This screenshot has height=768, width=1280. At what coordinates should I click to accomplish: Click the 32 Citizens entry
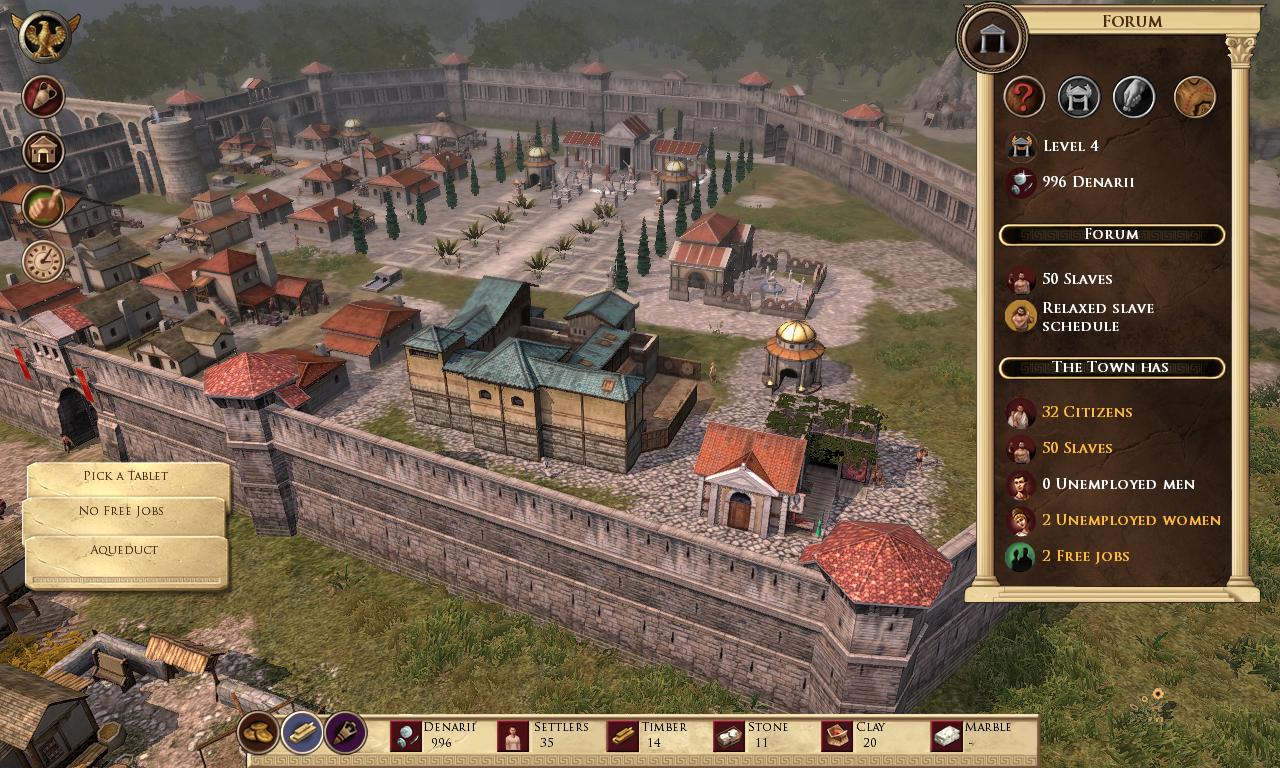tap(1086, 412)
